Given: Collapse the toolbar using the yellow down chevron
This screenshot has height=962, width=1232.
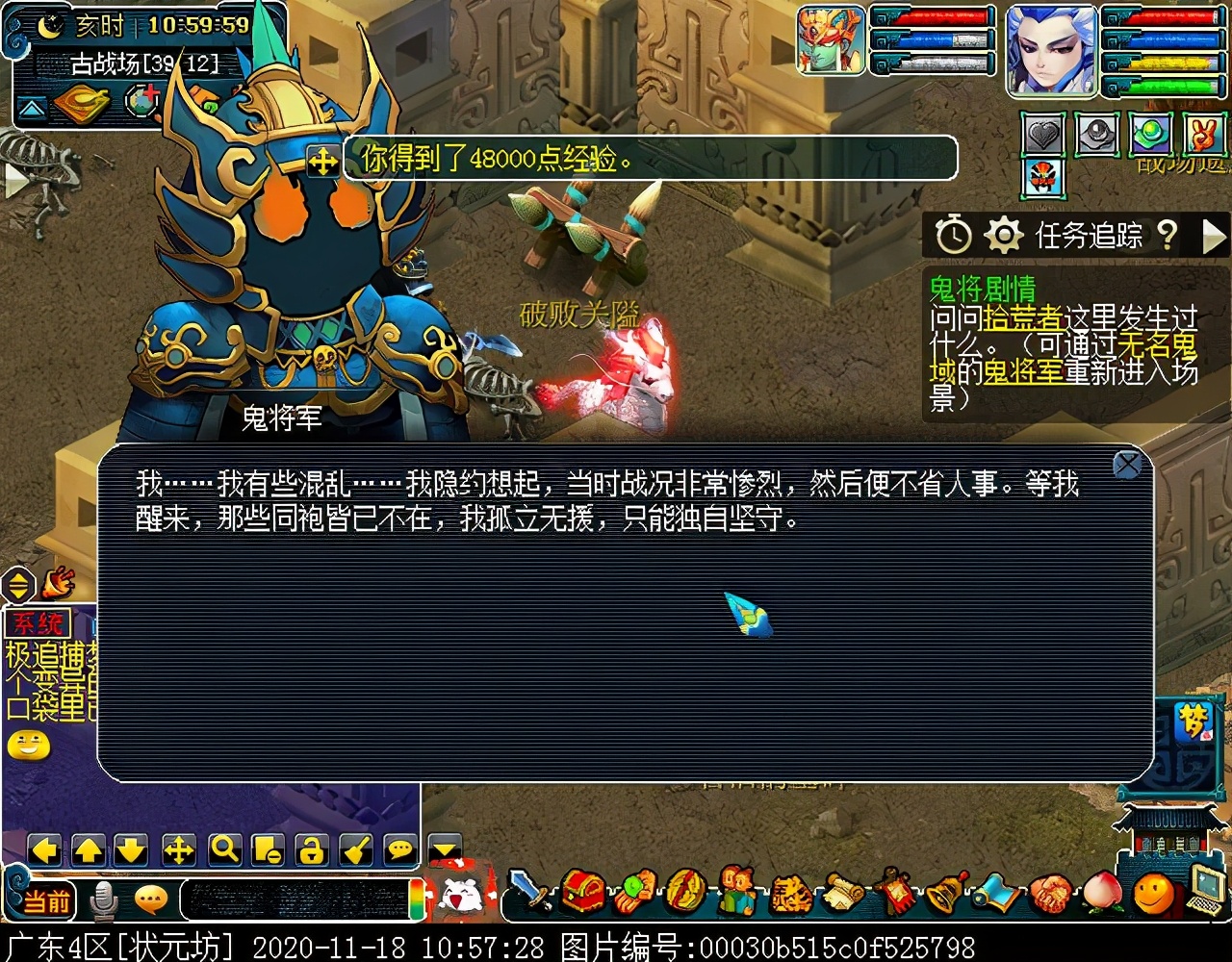Looking at the screenshot, I should point(445,849).
